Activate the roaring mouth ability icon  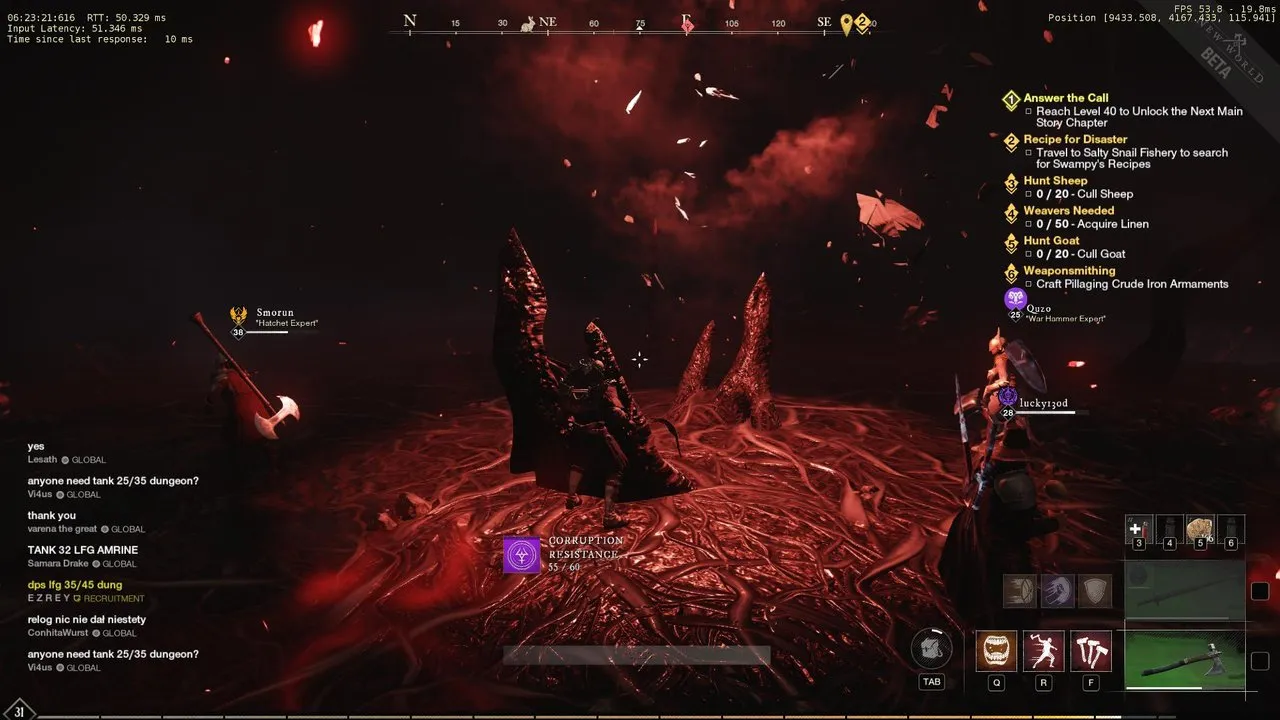click(x=996, y=651)
